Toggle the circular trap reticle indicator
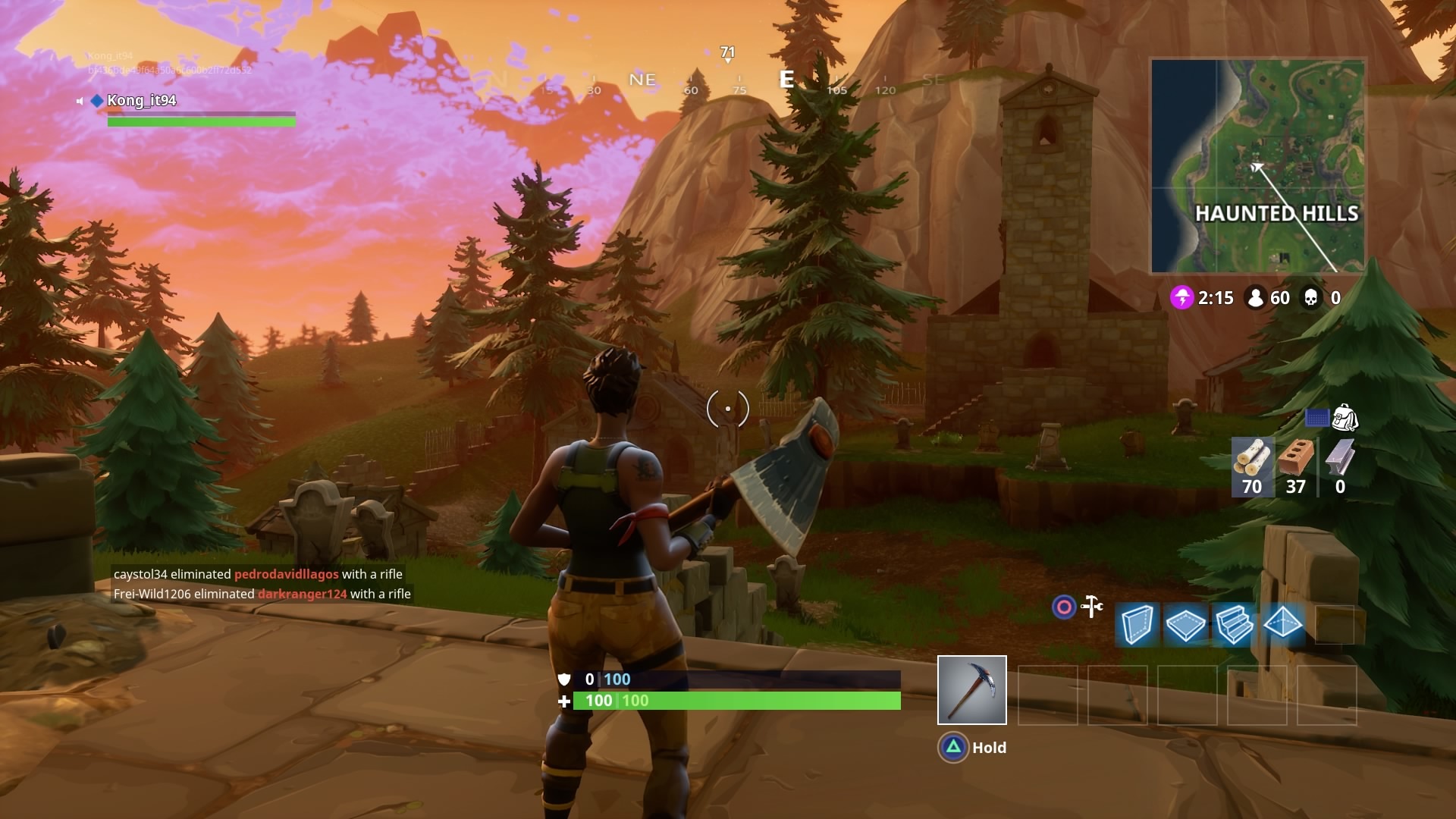The image size is (1456, 819). 1063,607
